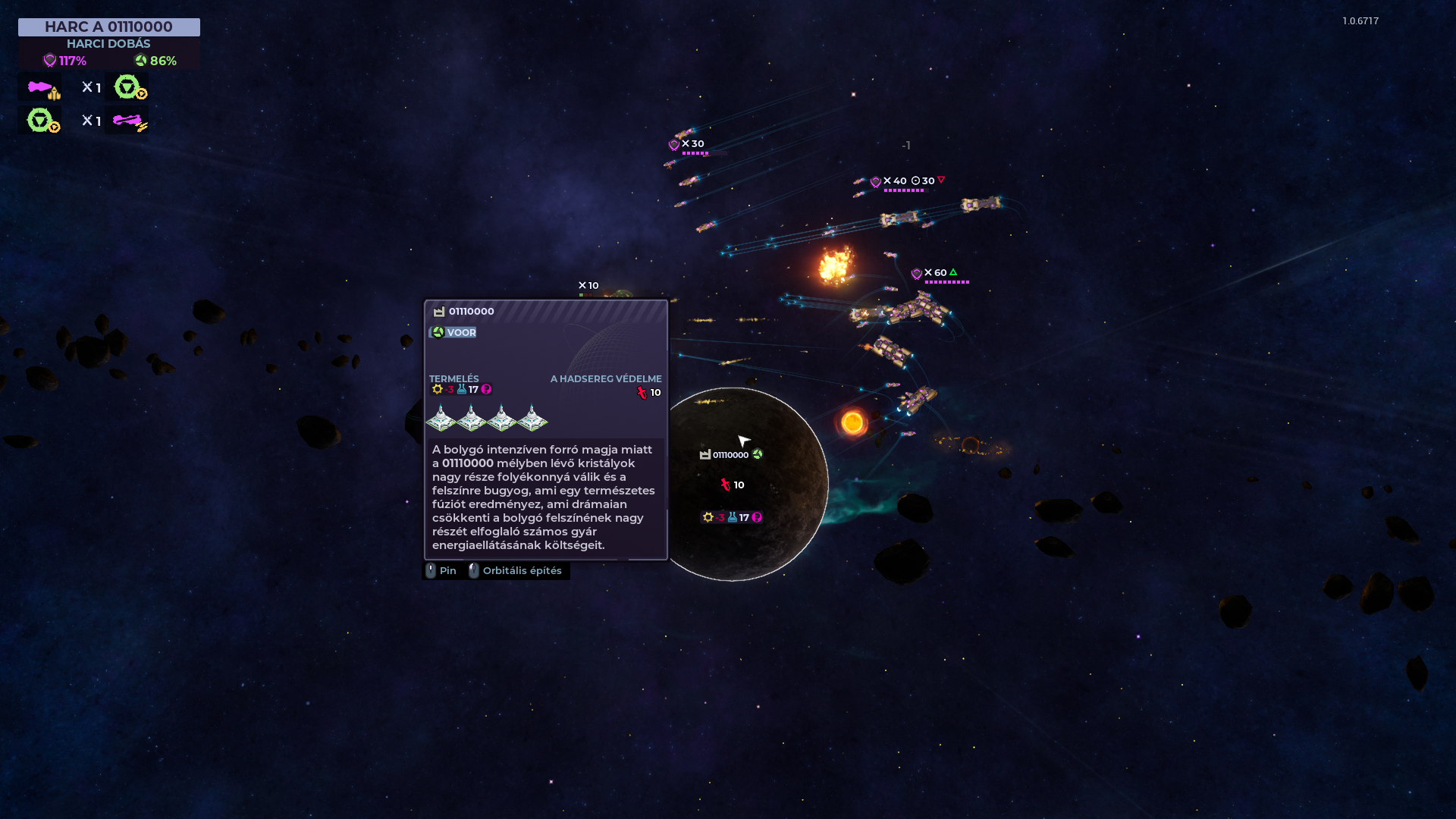Click the planet's production readout badge on the globe
1456x819 pixels.
(x=732, y=517)
